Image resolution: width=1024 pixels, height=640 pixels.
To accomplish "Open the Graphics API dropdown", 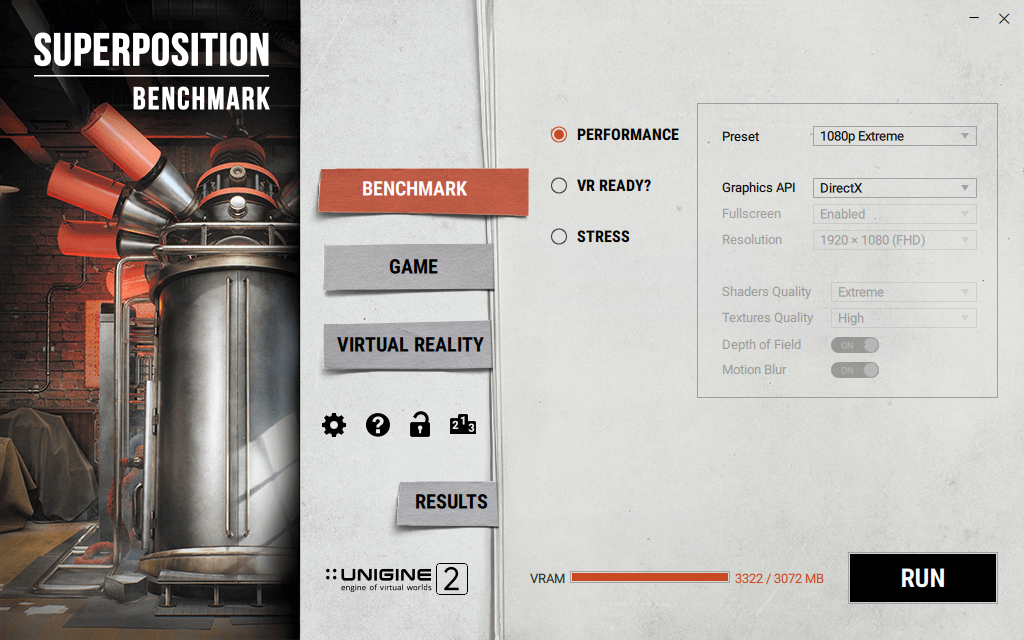I will [x=894, y=188].
